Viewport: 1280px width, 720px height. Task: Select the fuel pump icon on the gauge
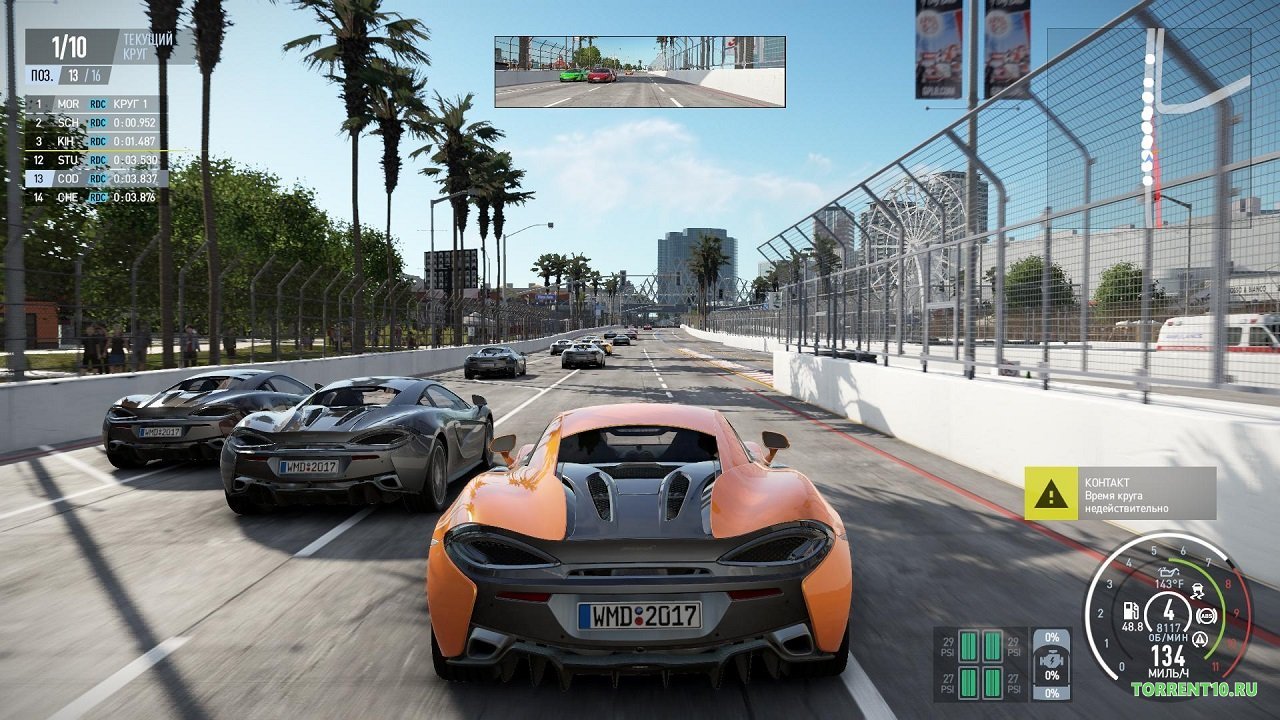pos(1131,610)
